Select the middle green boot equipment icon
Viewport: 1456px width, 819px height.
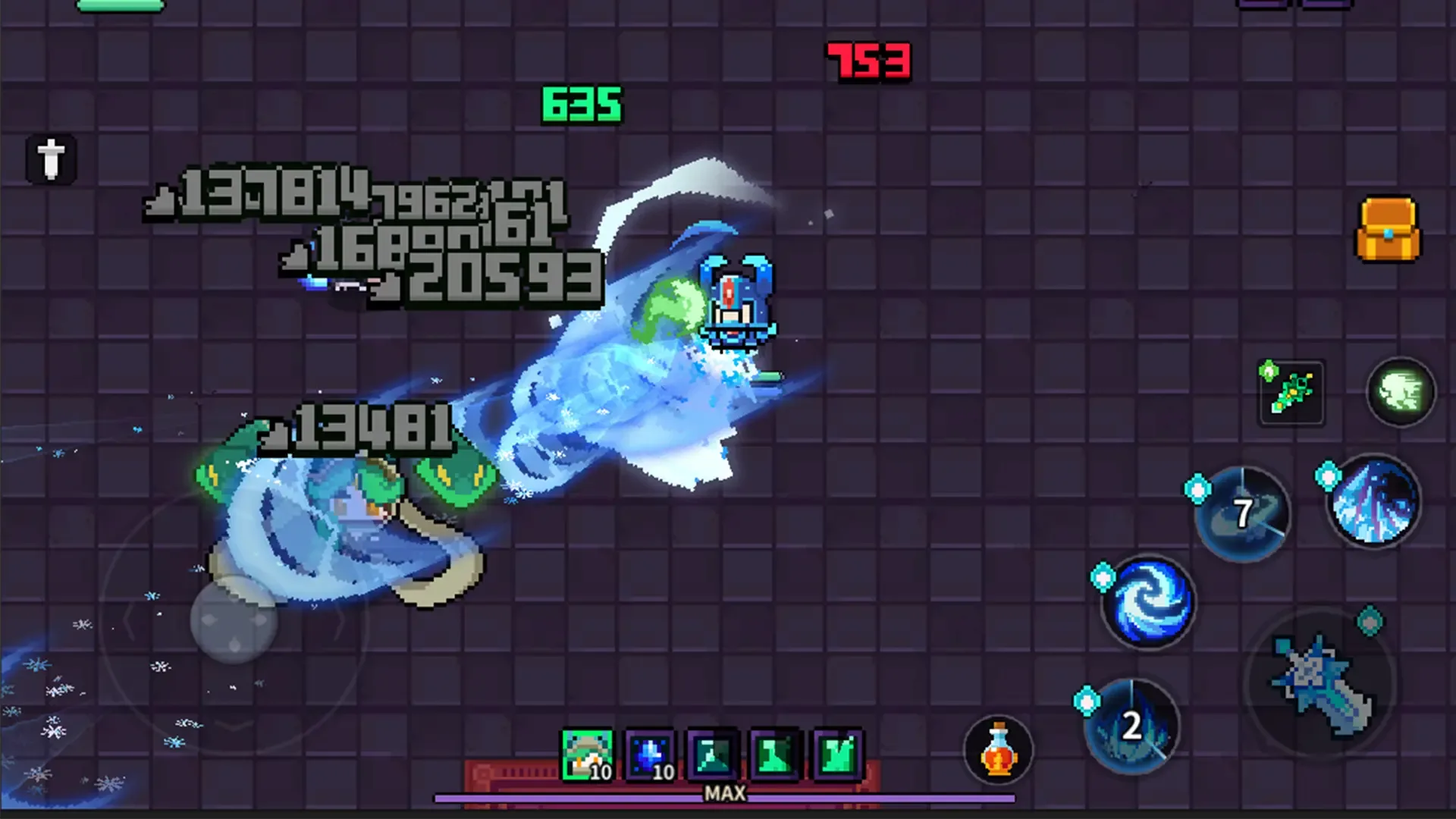point(773,752)
